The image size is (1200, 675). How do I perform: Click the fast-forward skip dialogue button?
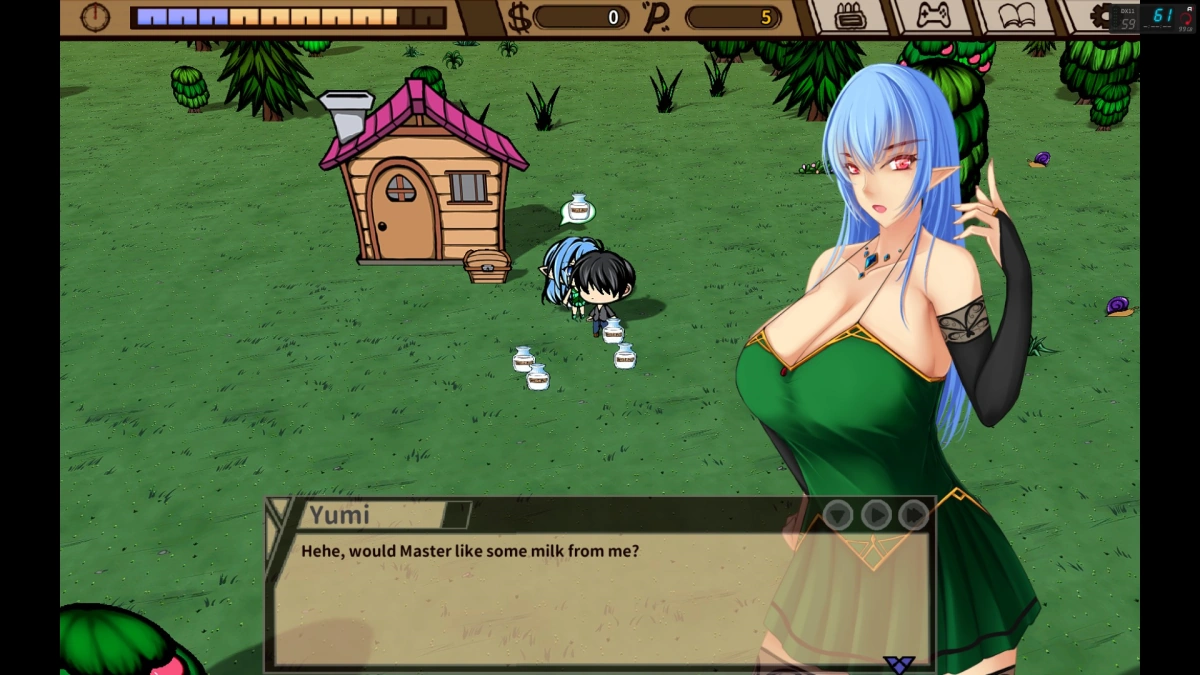pos(913,515)
